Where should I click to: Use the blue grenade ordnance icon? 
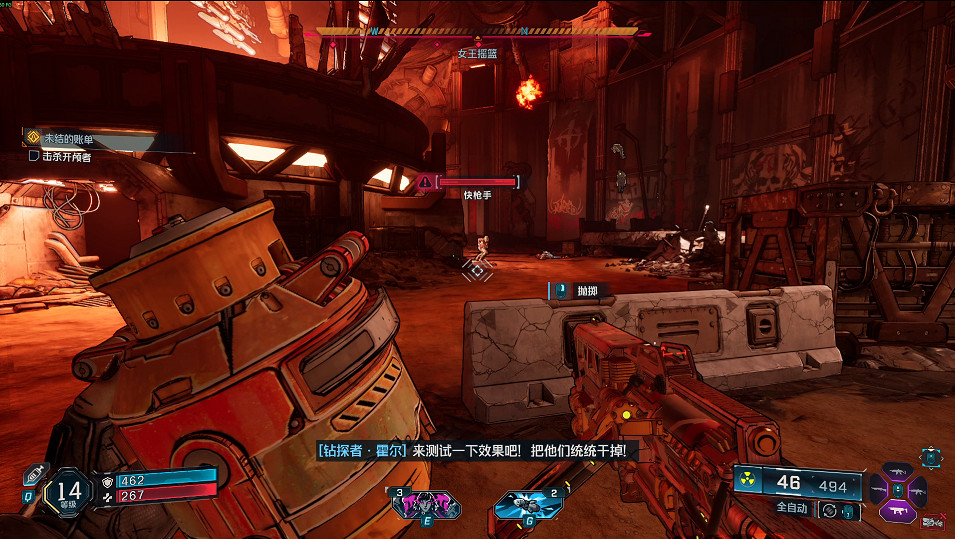(x=521, y=505)
